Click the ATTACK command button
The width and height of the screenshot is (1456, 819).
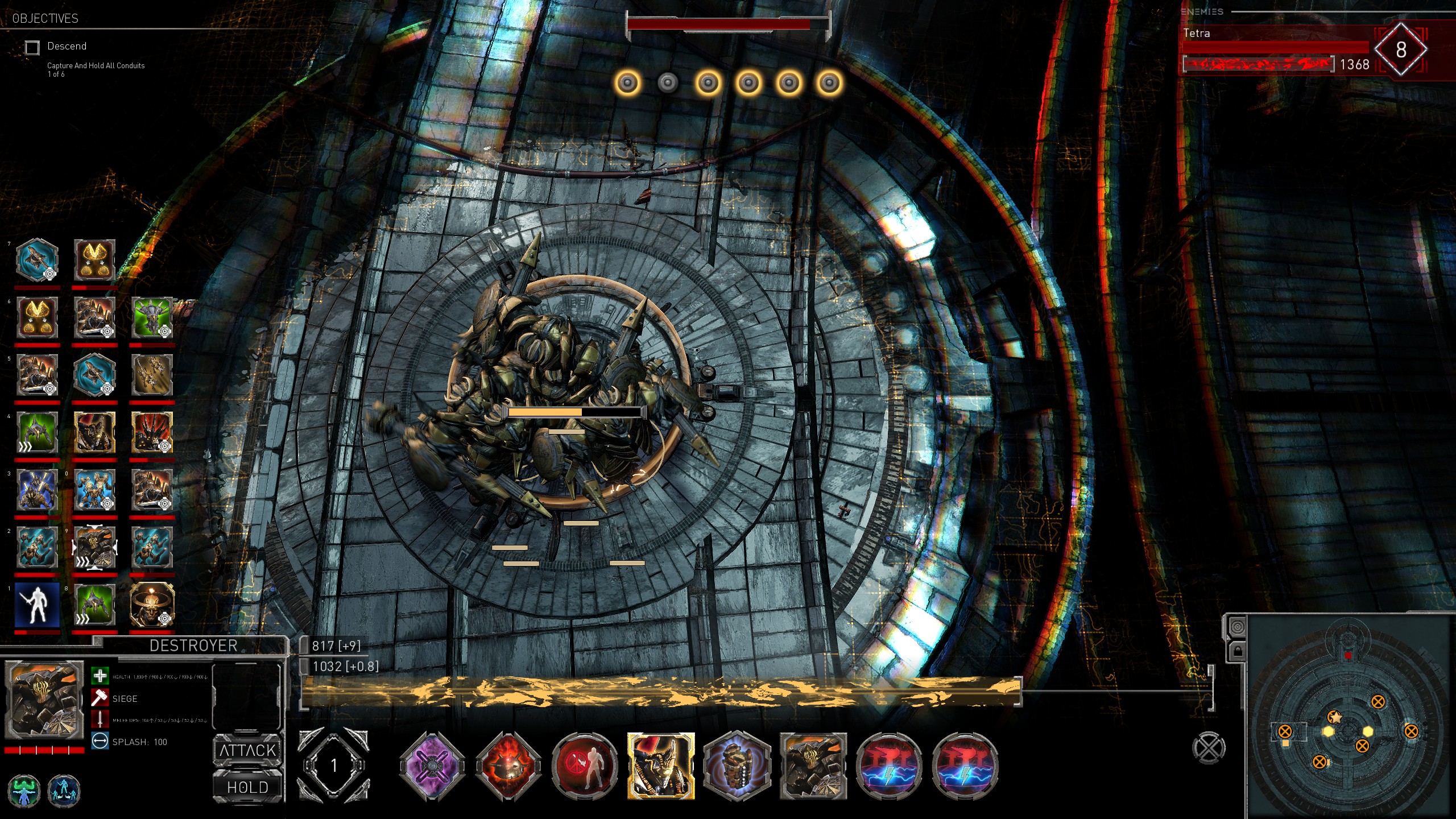point(248,751)
